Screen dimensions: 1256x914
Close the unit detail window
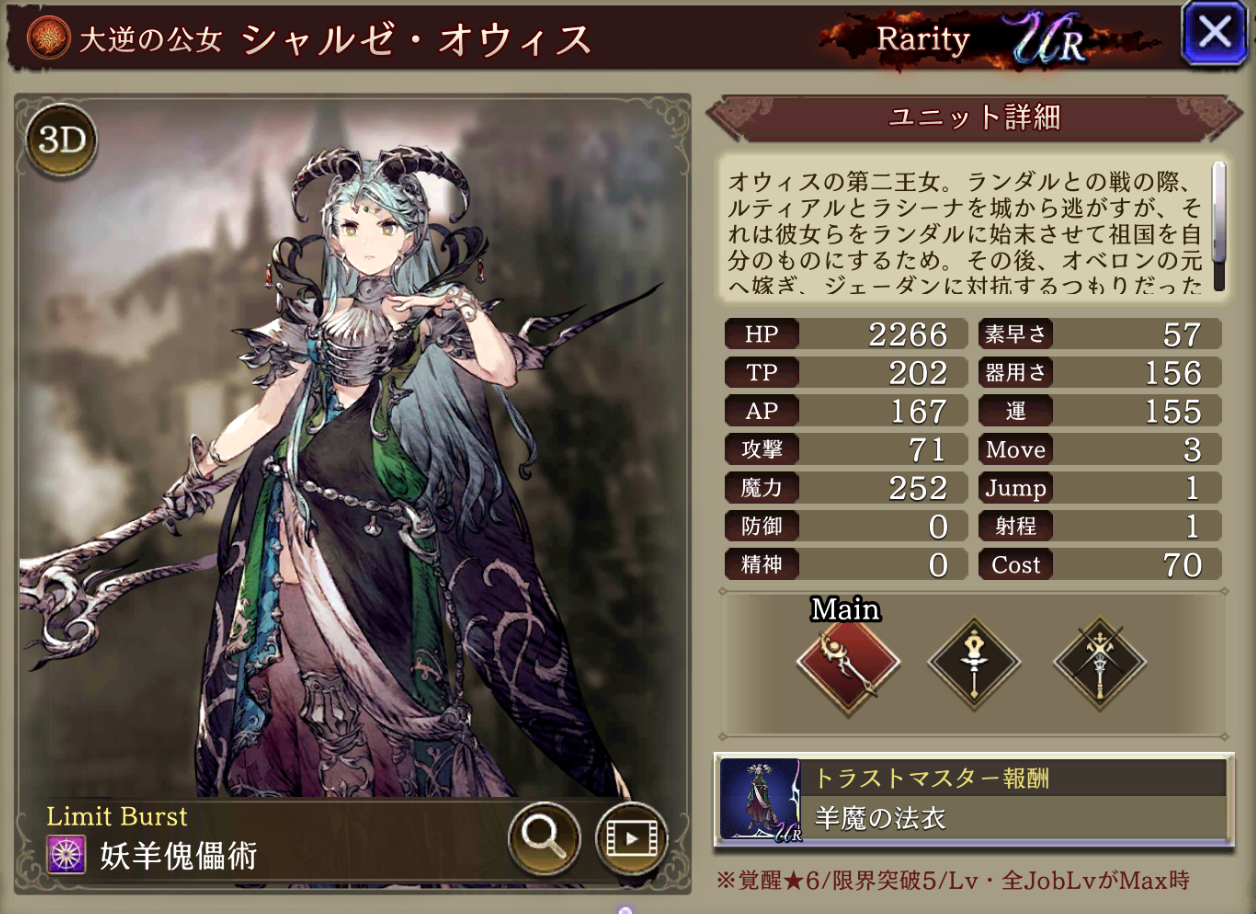click(1214, 34)
